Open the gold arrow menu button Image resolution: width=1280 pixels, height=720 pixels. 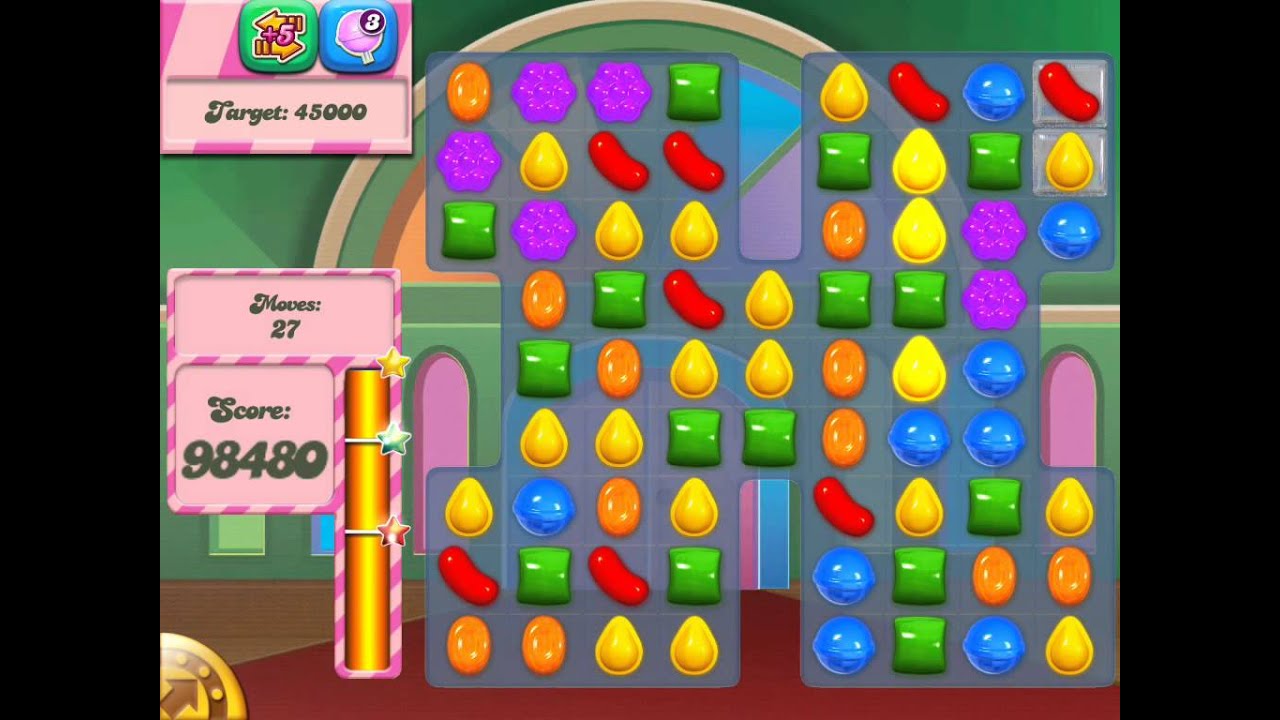click(198, 680)
